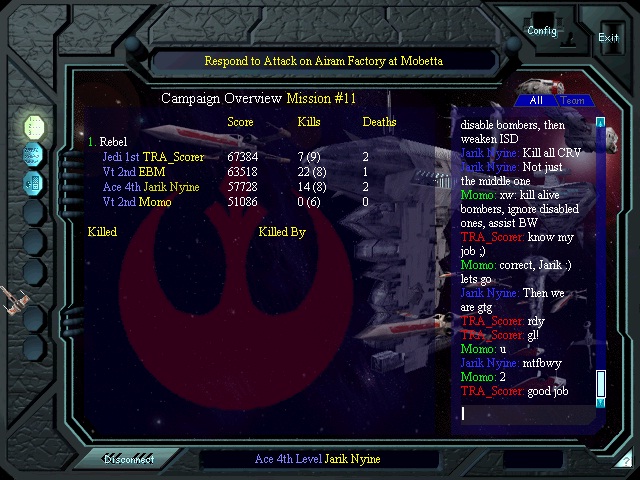Open the text document sidebar icon

coord(34,155)
